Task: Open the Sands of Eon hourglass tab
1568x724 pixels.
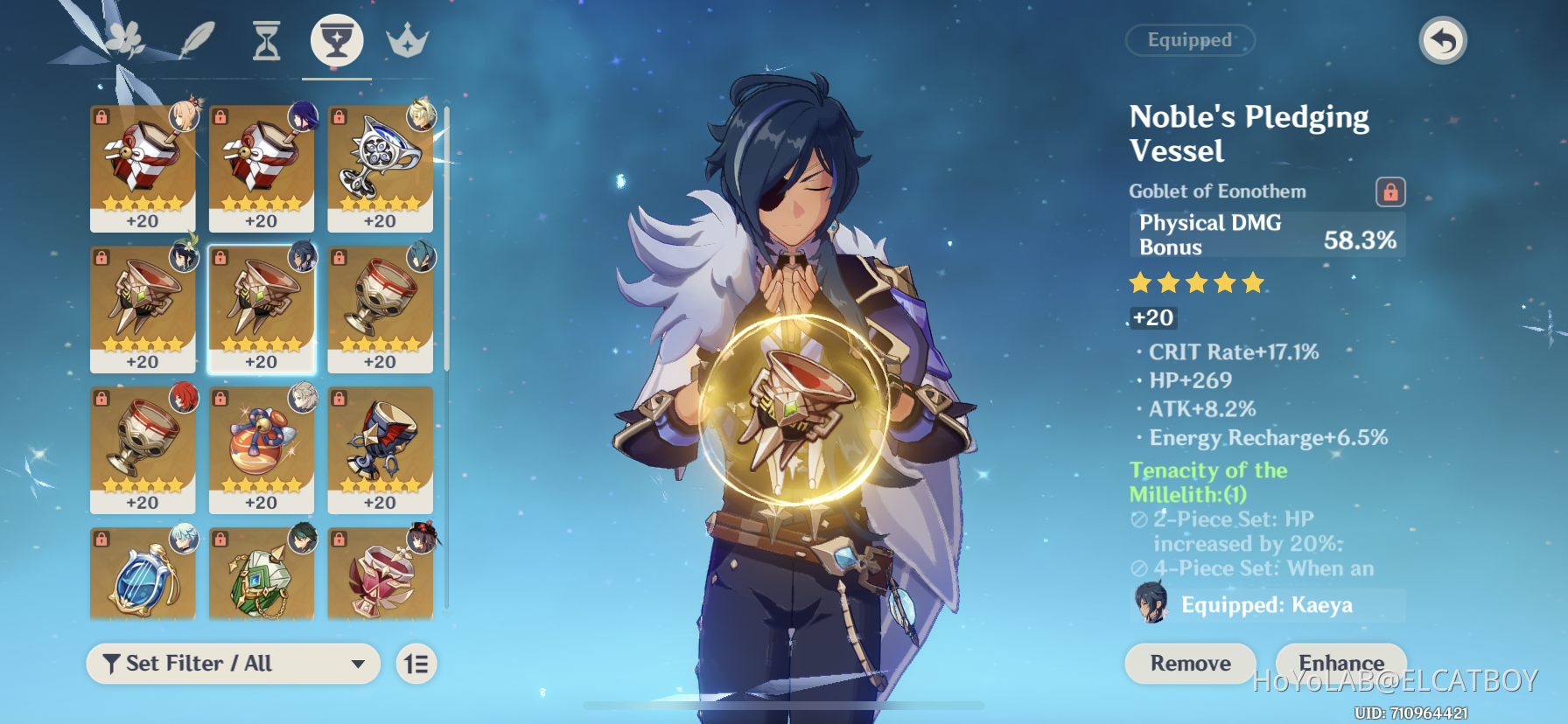Action: coord(264,39)
